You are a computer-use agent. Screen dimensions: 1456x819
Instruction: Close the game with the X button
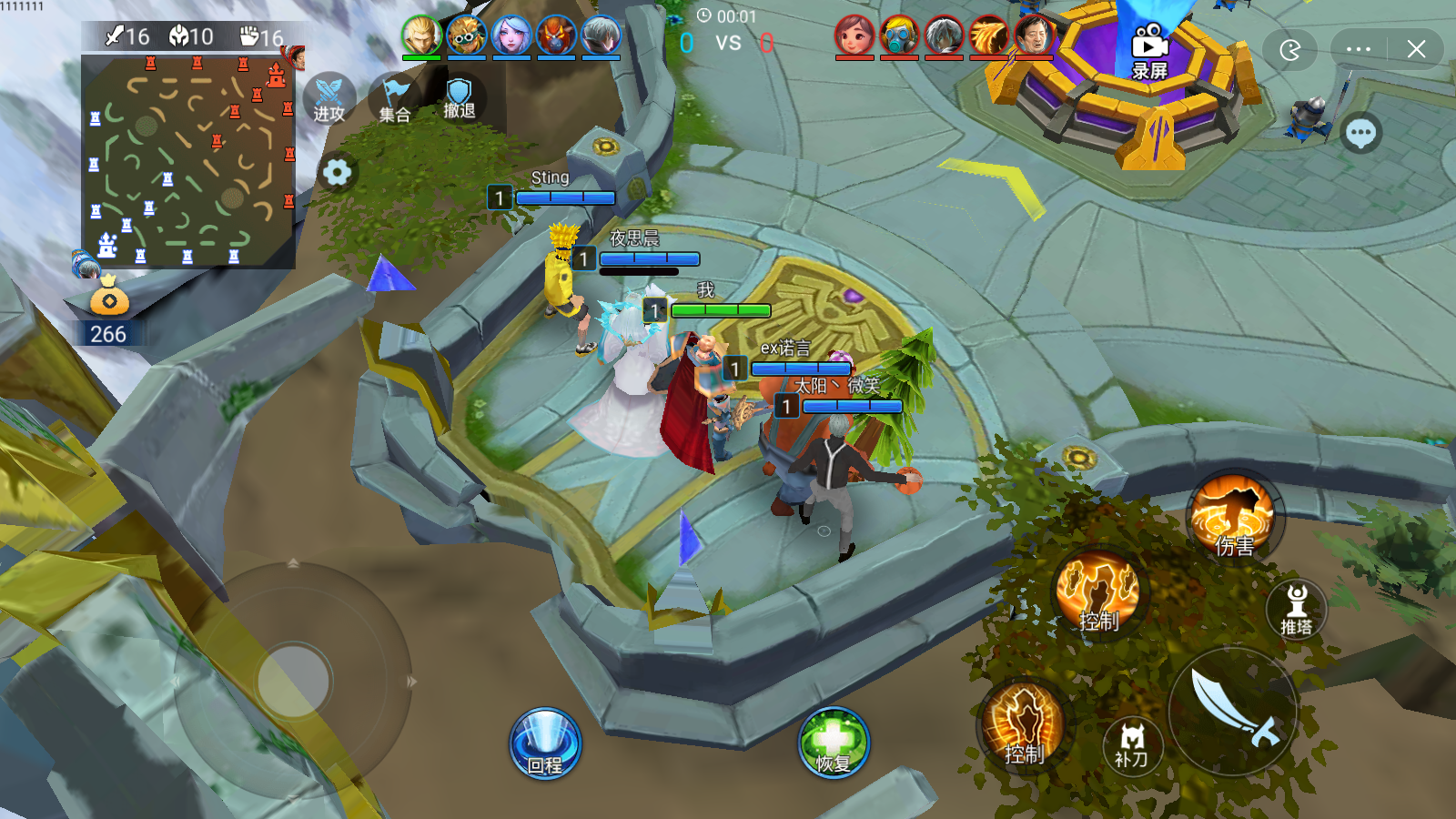pyautogui.click(x=1416, y=49)
